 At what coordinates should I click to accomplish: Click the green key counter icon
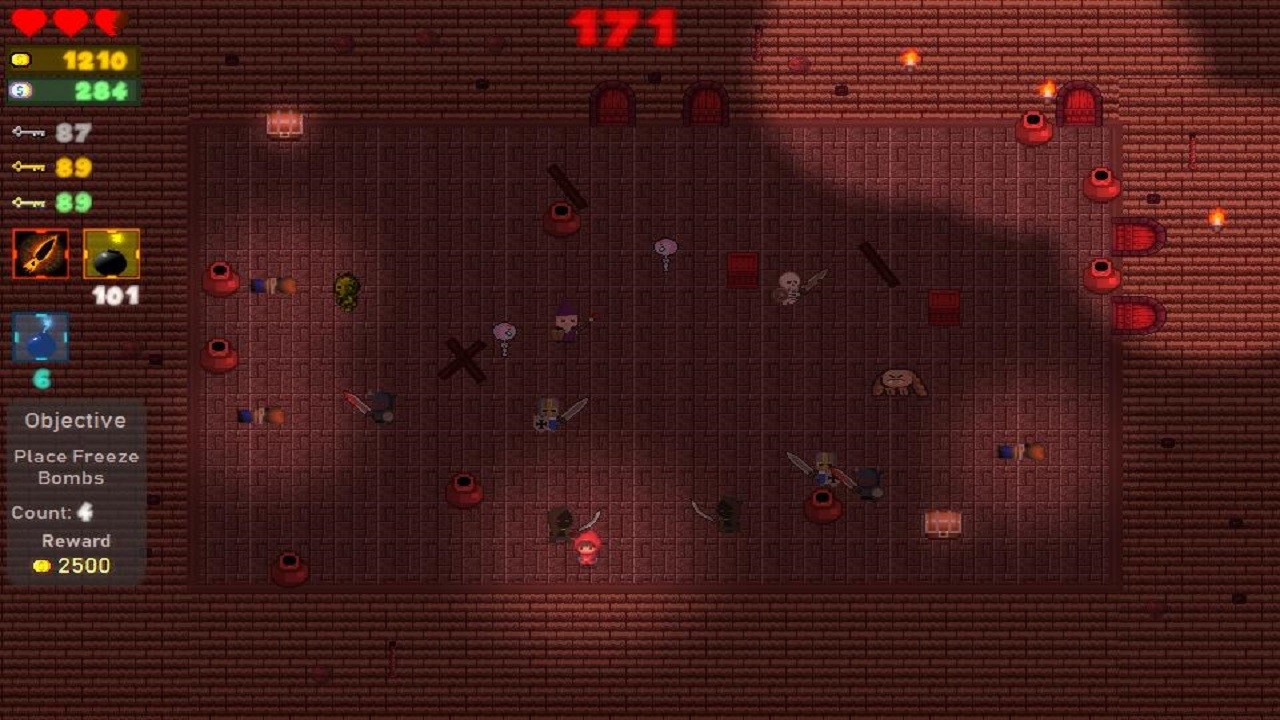click(x=30, y=203)
